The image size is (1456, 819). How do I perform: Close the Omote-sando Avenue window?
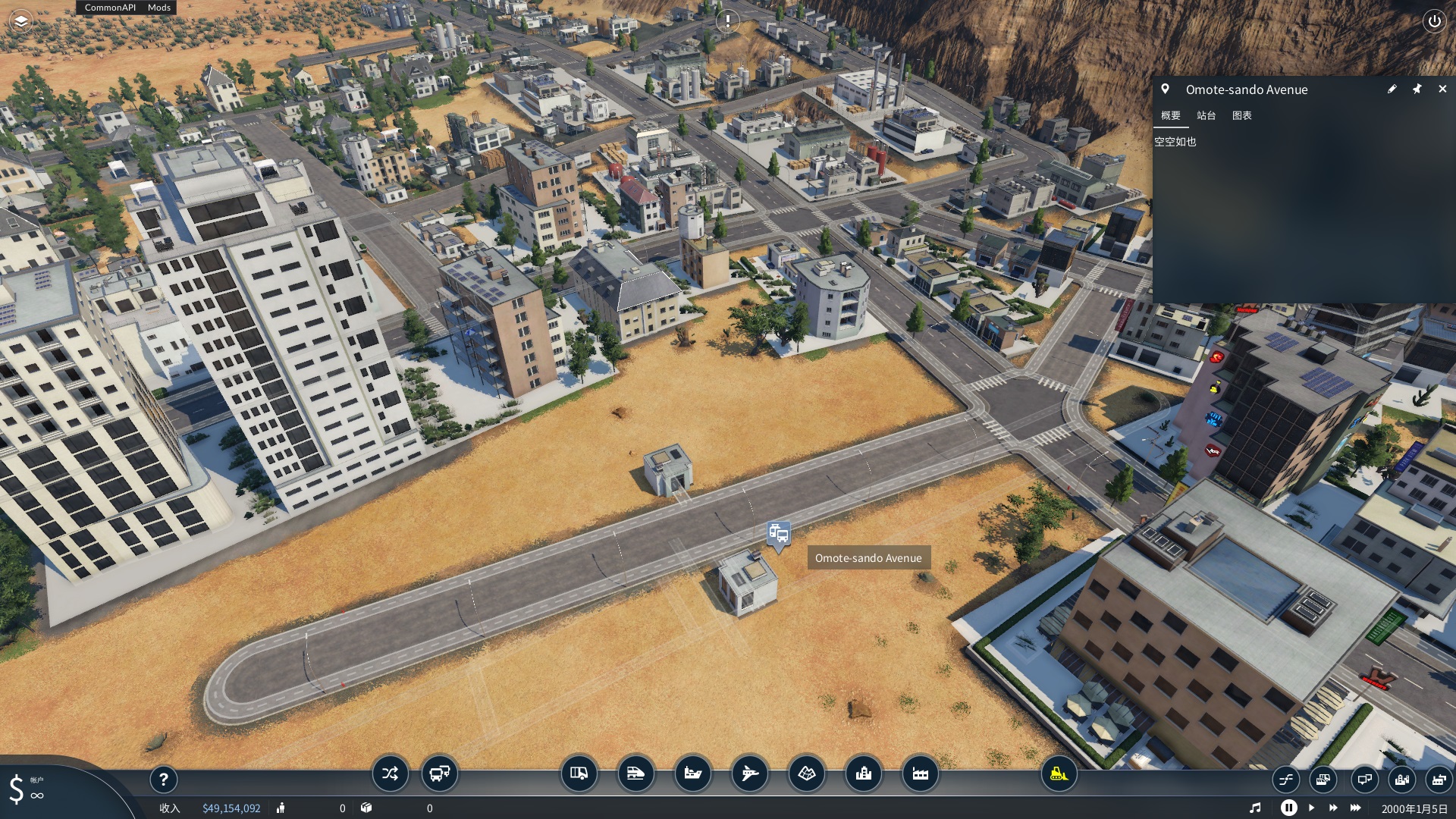1442,89
